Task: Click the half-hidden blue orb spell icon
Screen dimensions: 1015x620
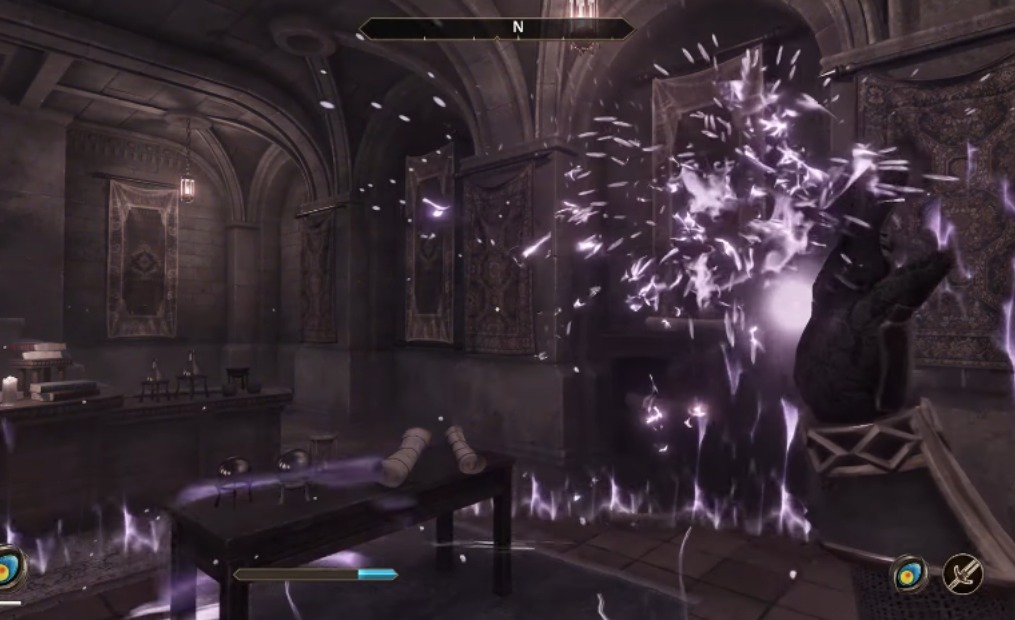Action: (x=10, y=567)
